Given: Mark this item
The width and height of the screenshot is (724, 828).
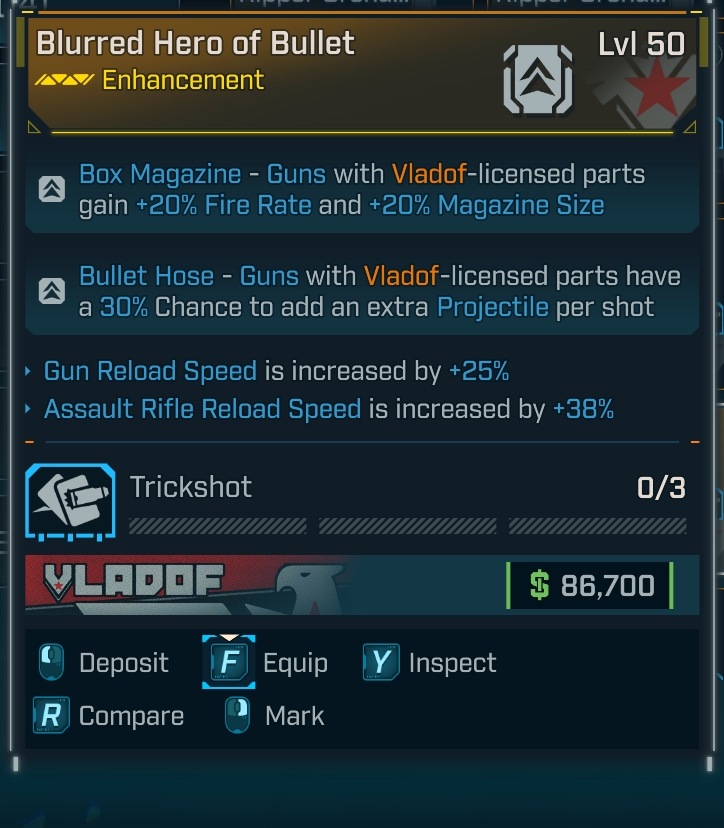Looking at the screenshot, I should point(275,716).
